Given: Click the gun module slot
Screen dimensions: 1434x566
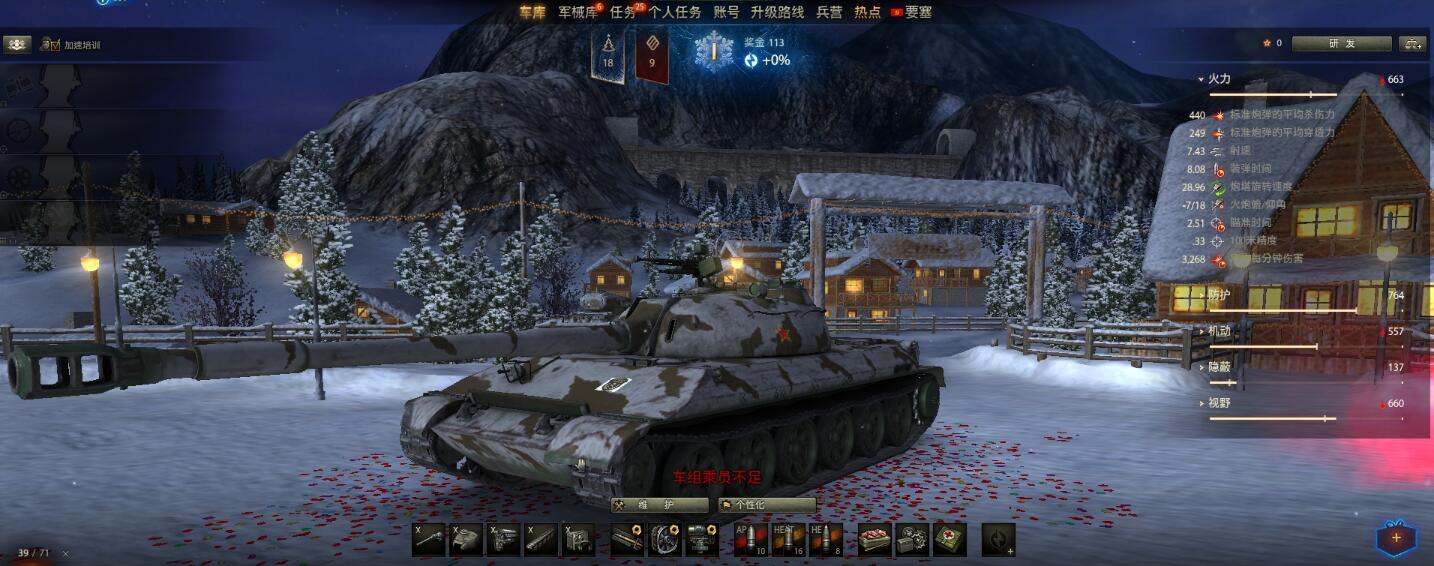Looking at the screenshot, I should tap(430, 539).
